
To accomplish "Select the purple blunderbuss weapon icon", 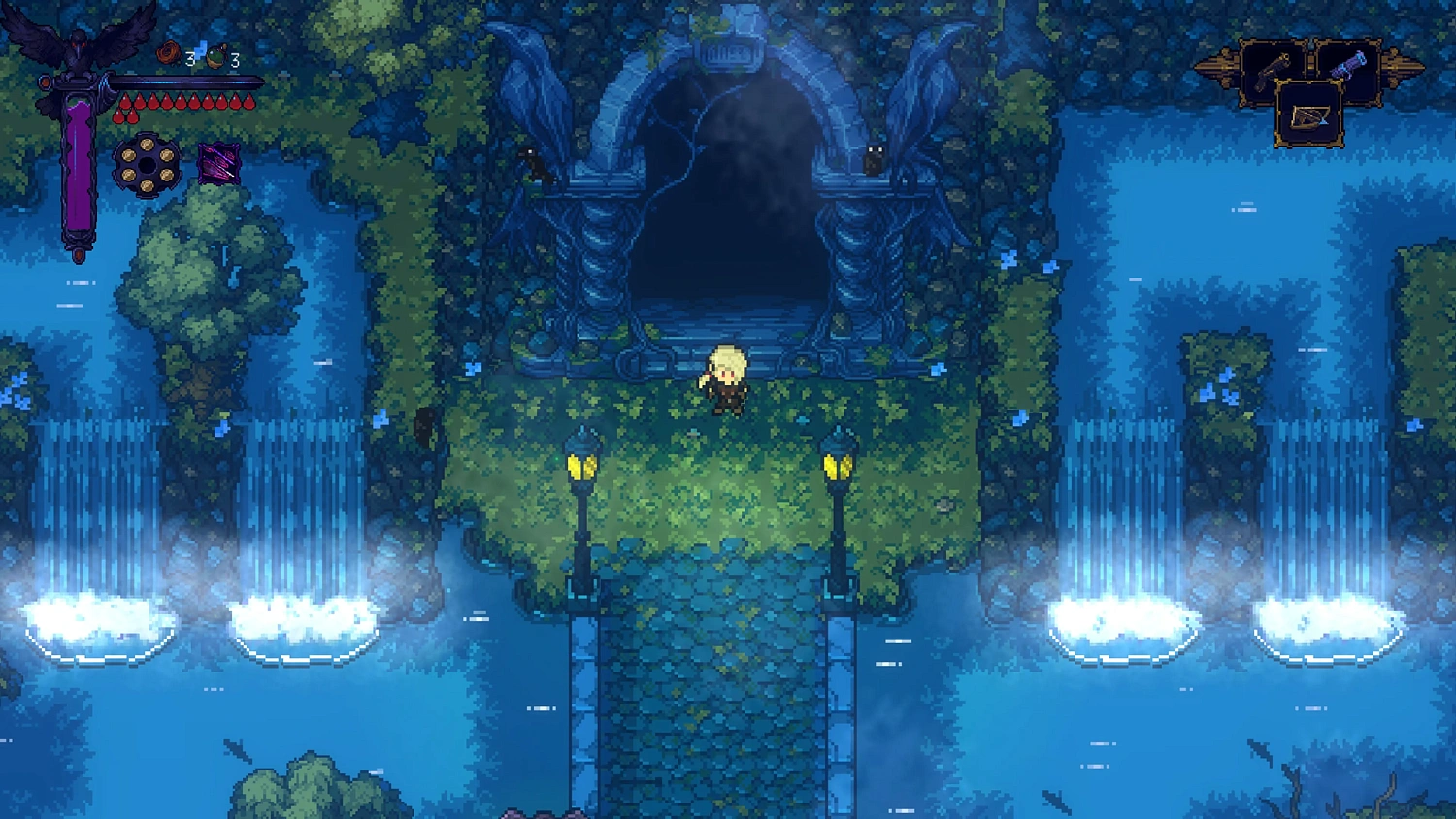I will pos(1348,63).
